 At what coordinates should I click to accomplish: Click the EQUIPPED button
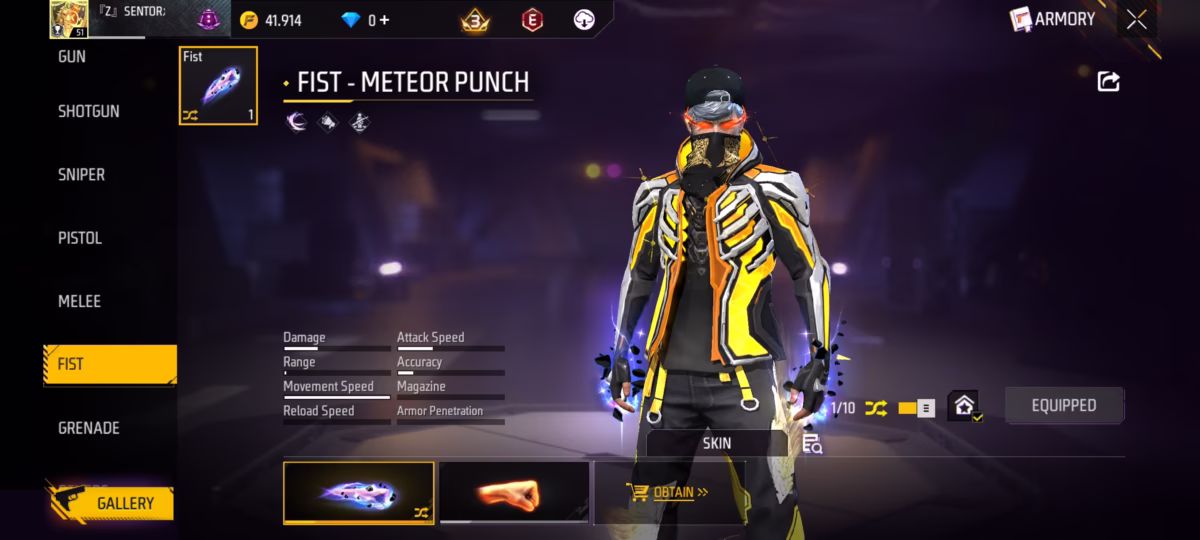1064,405
